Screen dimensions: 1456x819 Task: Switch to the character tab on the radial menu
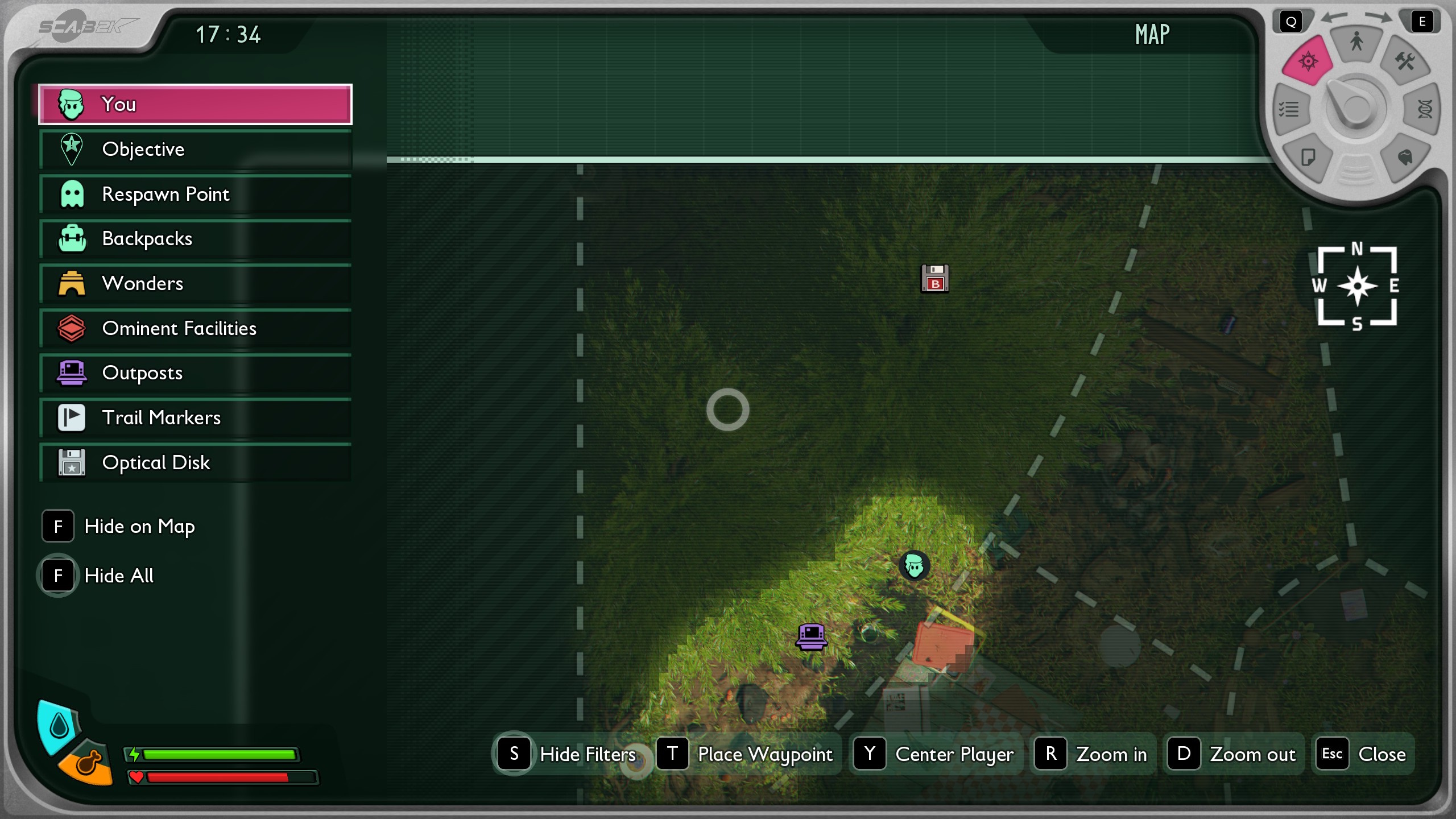[x=1356, y=40]
